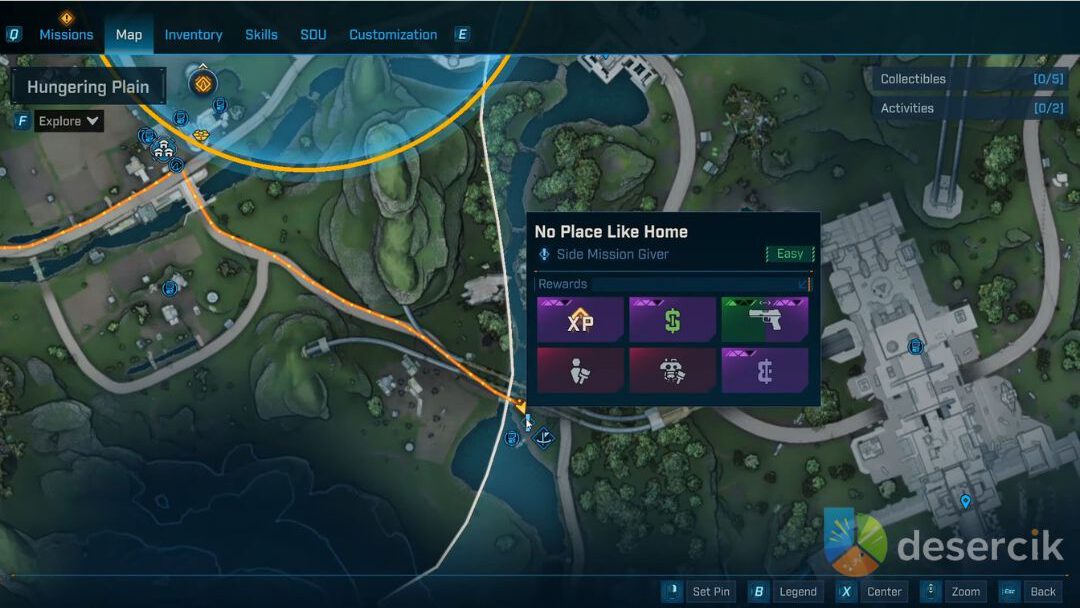The height and width of the screenshot is (608, 1080).
Task: Switch to the Customization tab
Action: point(392,34)
